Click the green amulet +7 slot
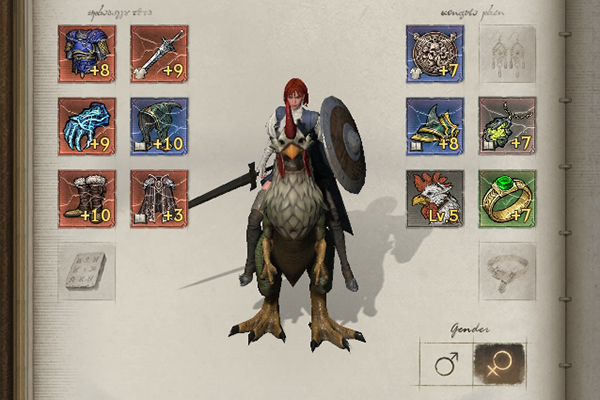The width and height of the screenshot is (600, 400). click(x=507, y=126)
